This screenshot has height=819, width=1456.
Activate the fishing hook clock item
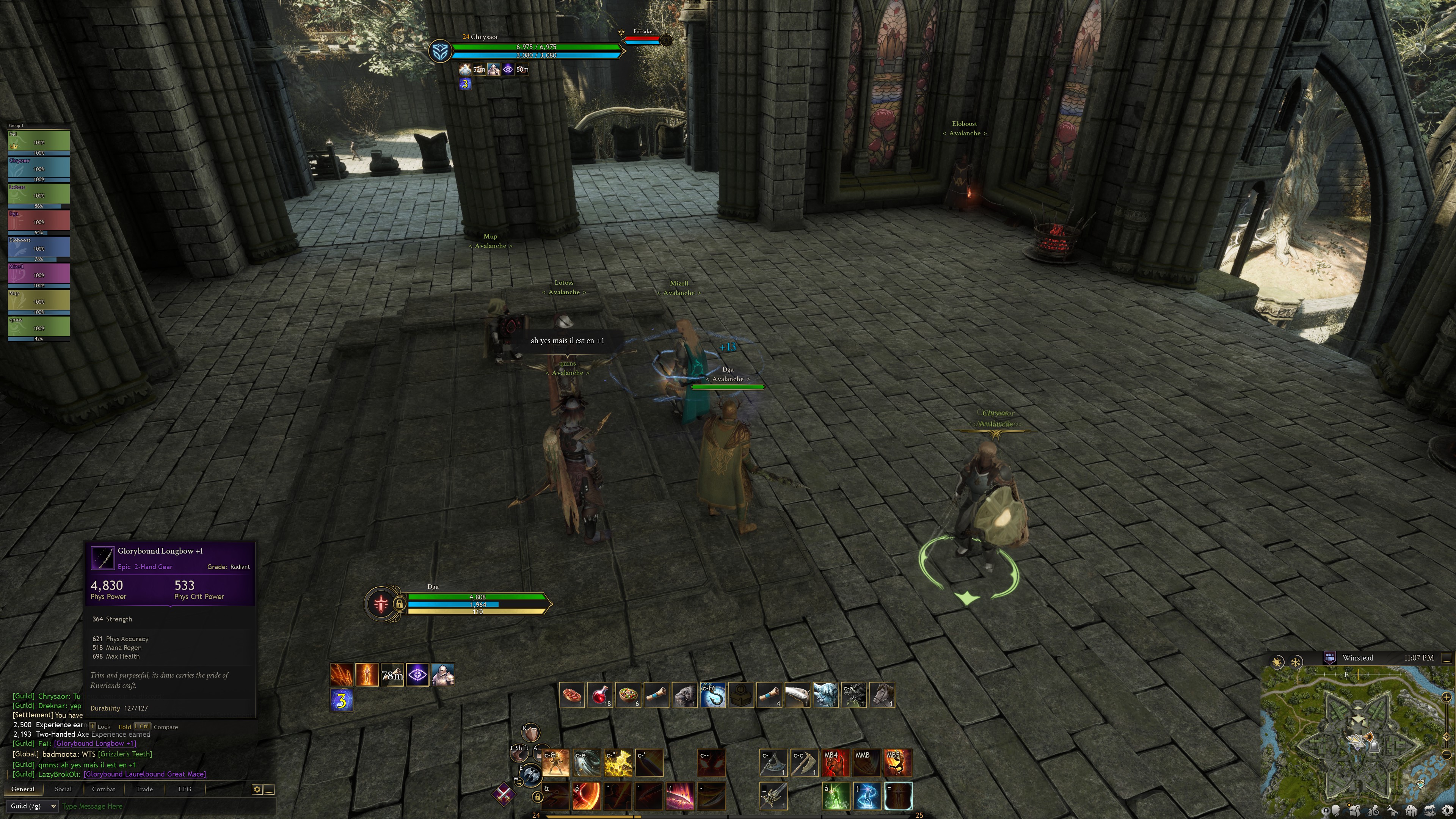point(712,695)
